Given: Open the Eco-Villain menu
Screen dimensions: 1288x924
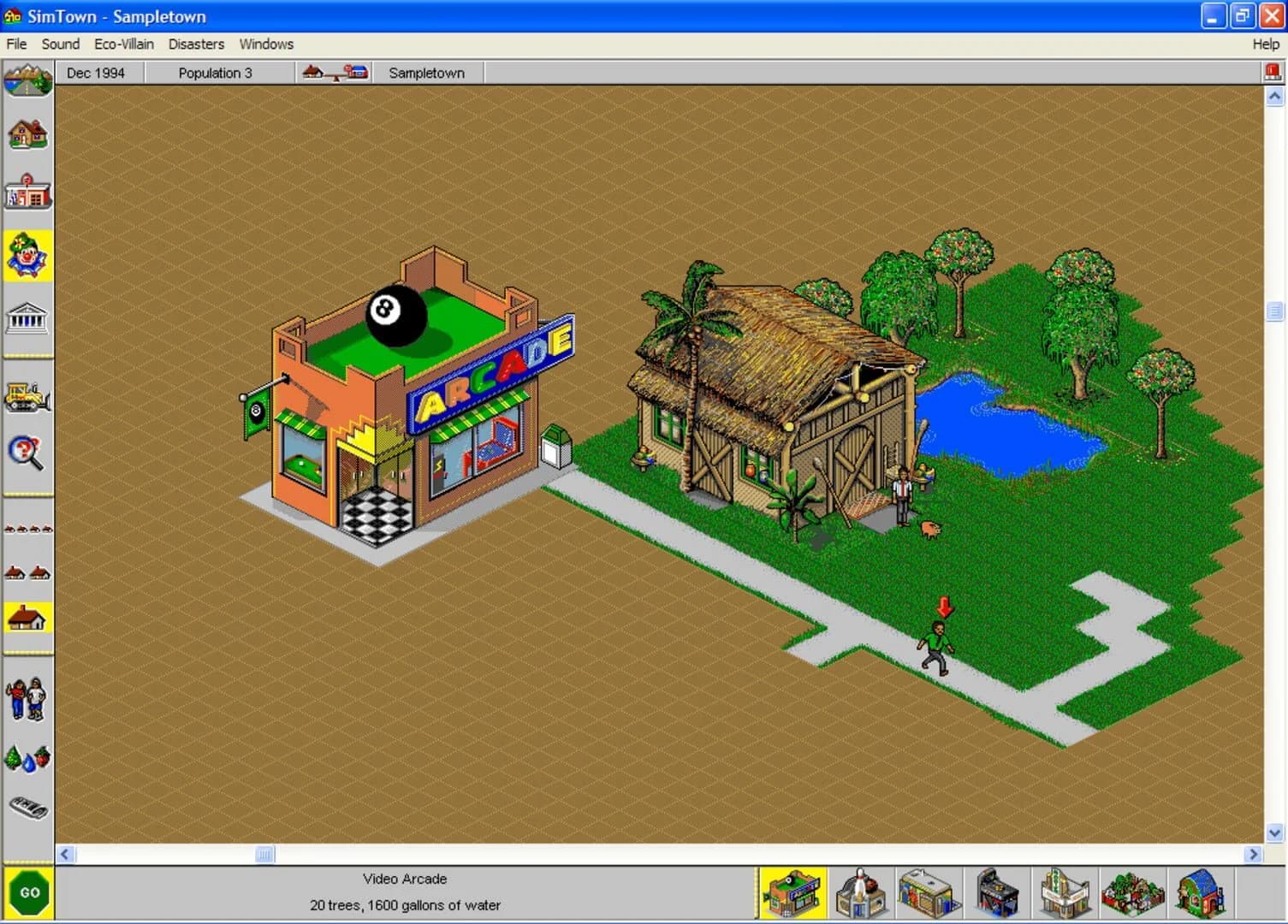Looking at the screenshot, I should point(123,44).
